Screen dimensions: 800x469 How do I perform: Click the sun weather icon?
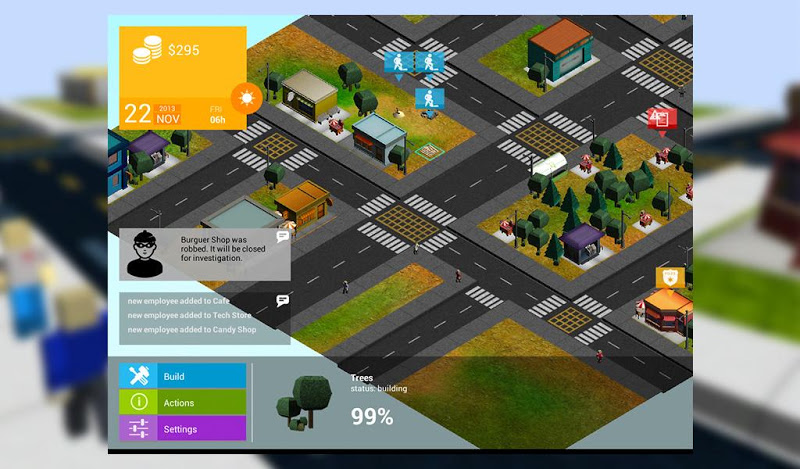coord(245,98)
